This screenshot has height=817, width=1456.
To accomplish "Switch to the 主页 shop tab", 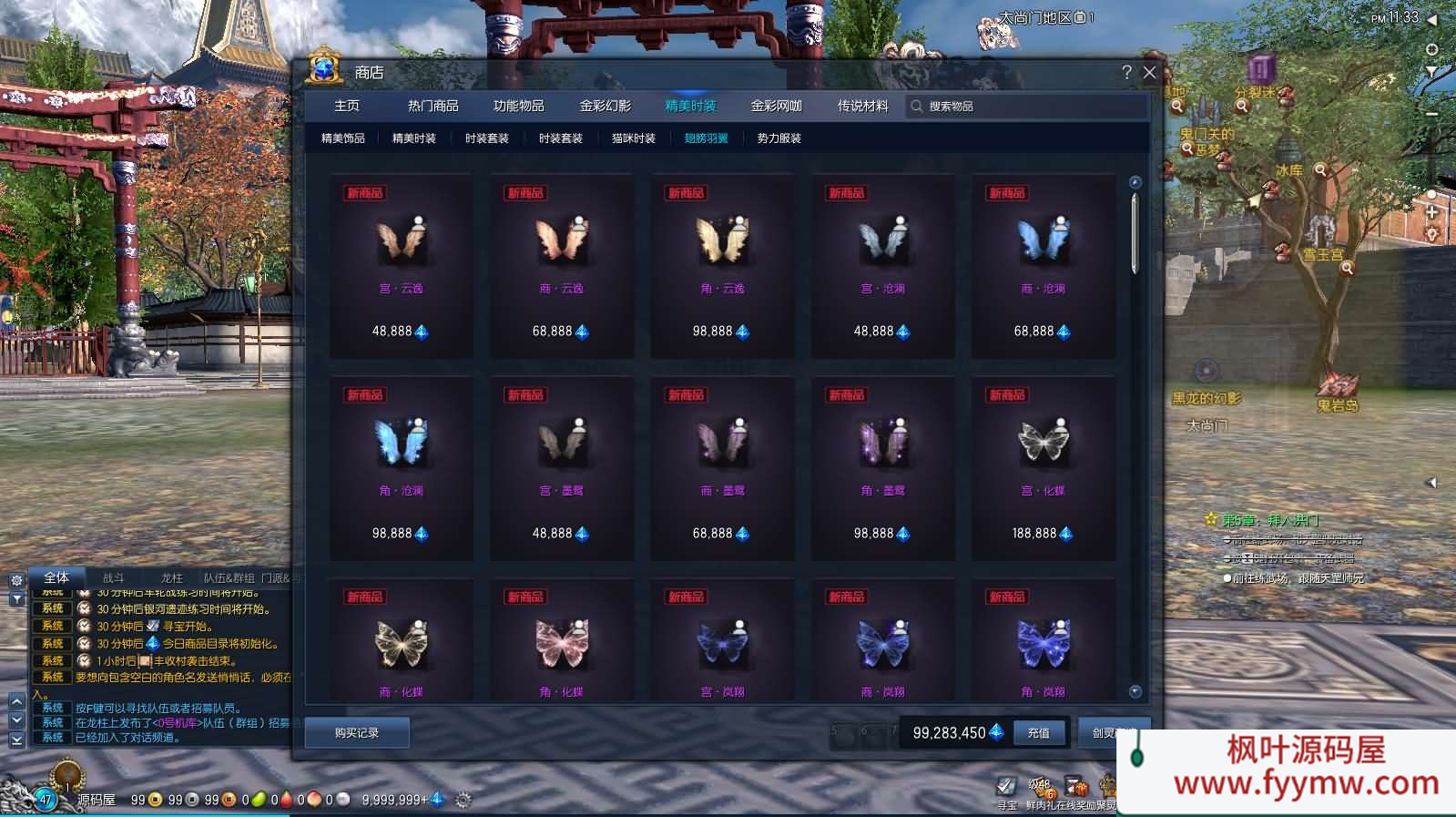I will point(347,107).
